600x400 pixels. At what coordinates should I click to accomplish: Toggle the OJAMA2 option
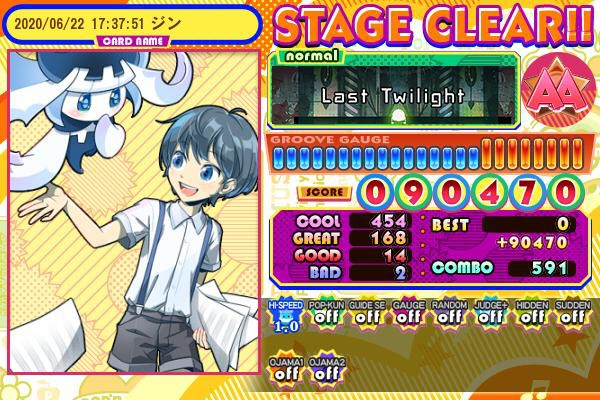point(323,368)
